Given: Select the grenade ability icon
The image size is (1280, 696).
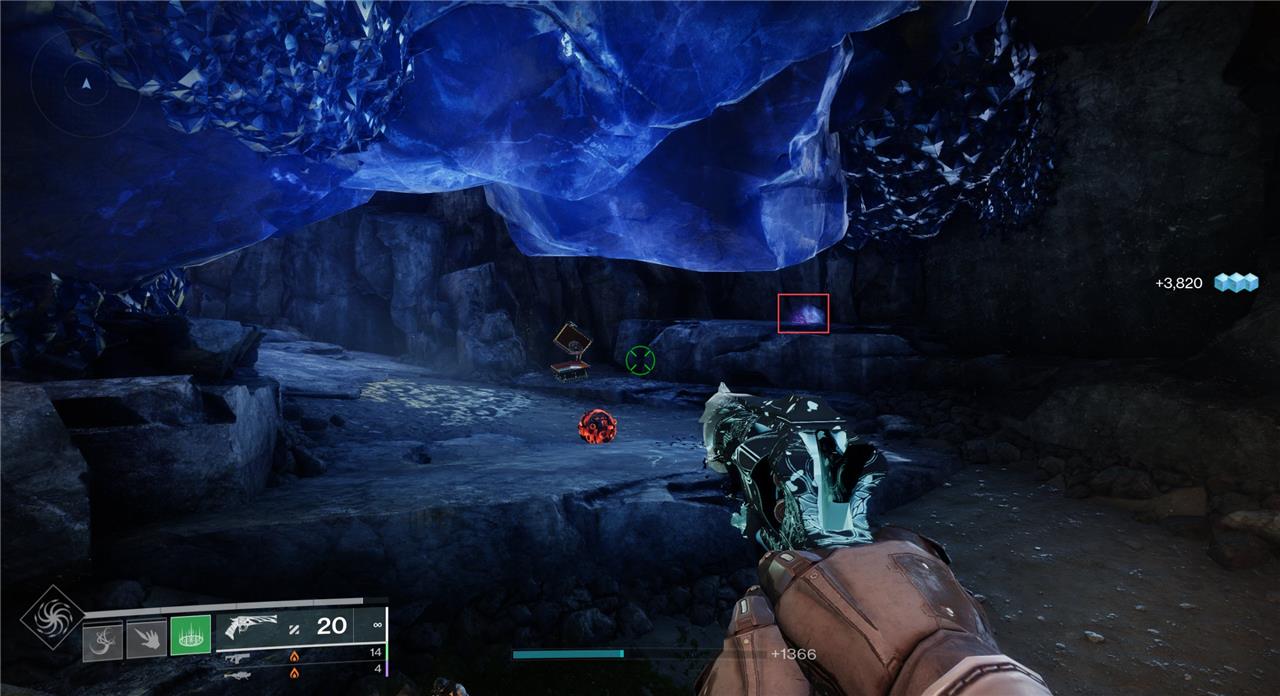Looking at the screenshot, I should pyautogui.click(x=103, y=638).
